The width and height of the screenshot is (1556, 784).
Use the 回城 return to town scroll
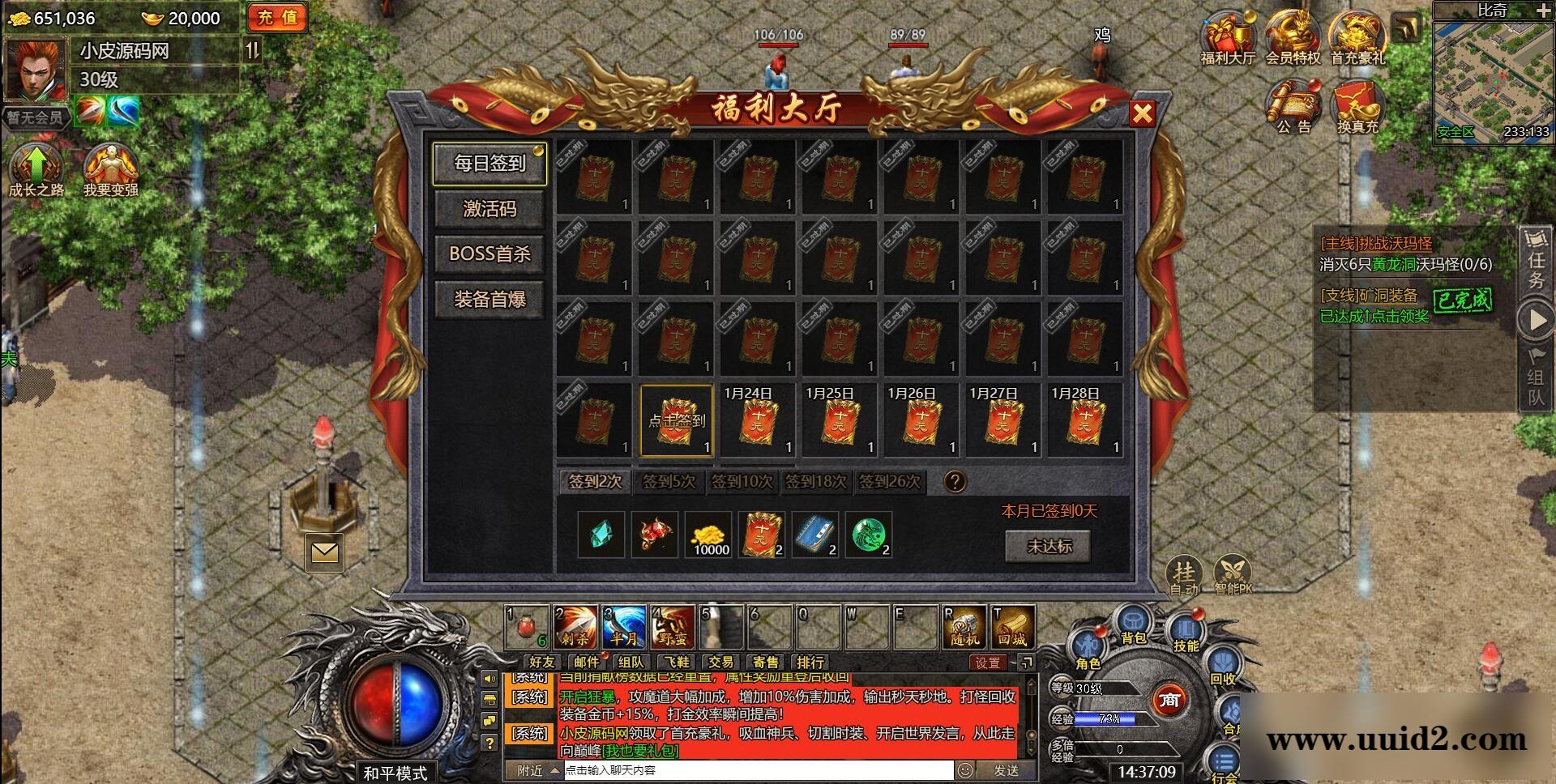1012,627
